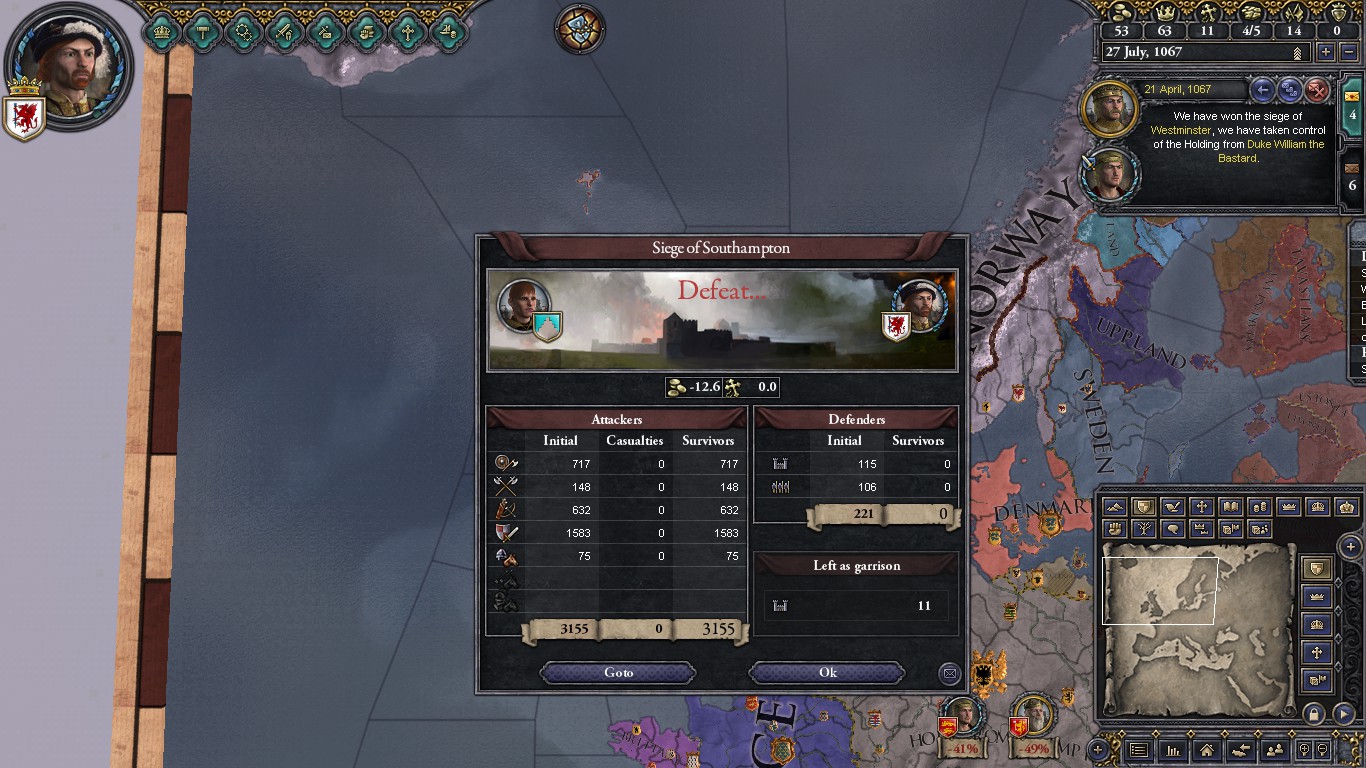The image size is (1366, 768).
Task: Switch to the terrain map mode
Action: point(1115,508)
